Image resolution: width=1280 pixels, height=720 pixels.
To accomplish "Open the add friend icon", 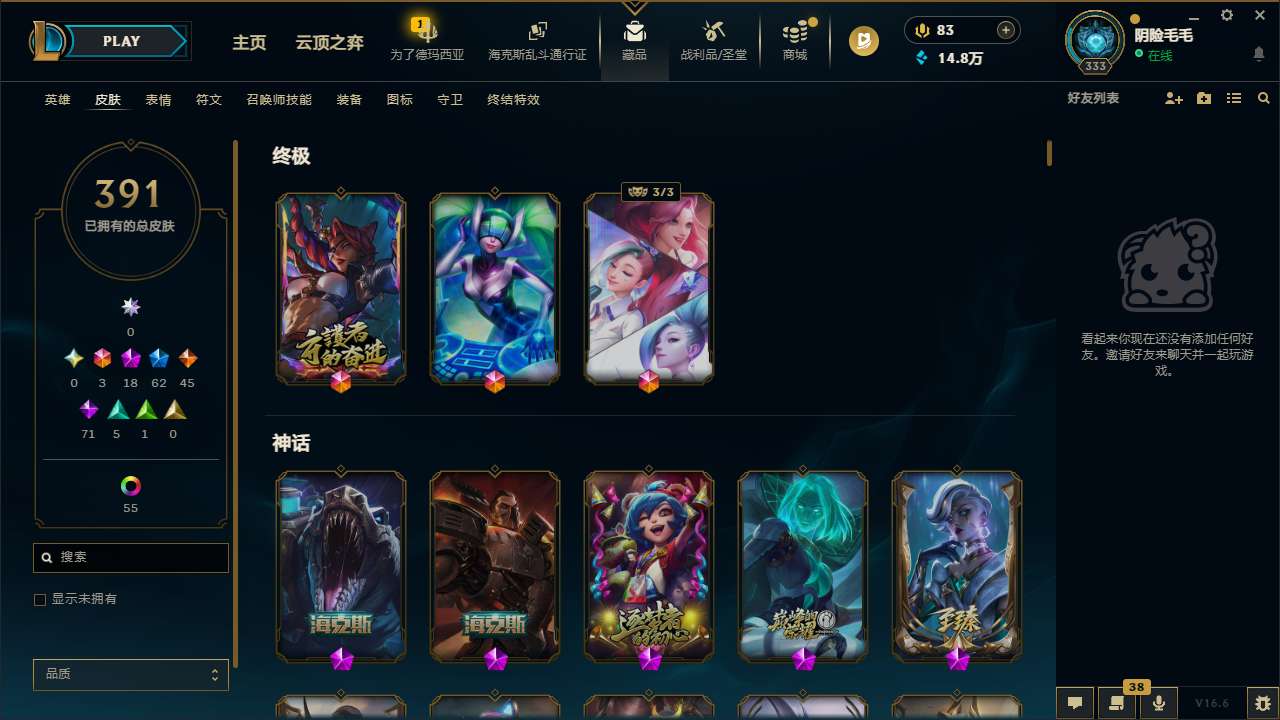I will (1173, 98).
